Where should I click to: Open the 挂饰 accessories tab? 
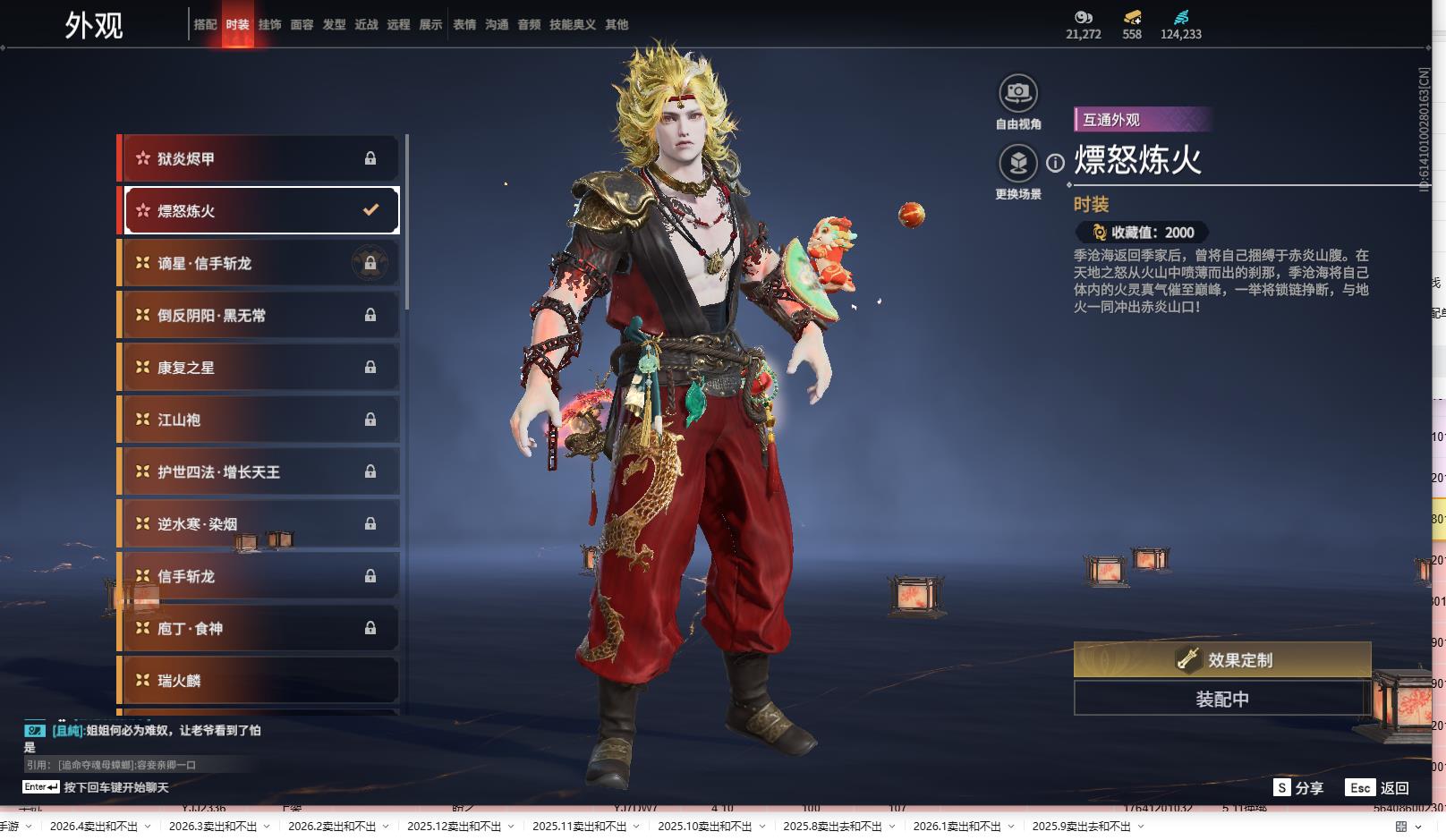[269, 25]
